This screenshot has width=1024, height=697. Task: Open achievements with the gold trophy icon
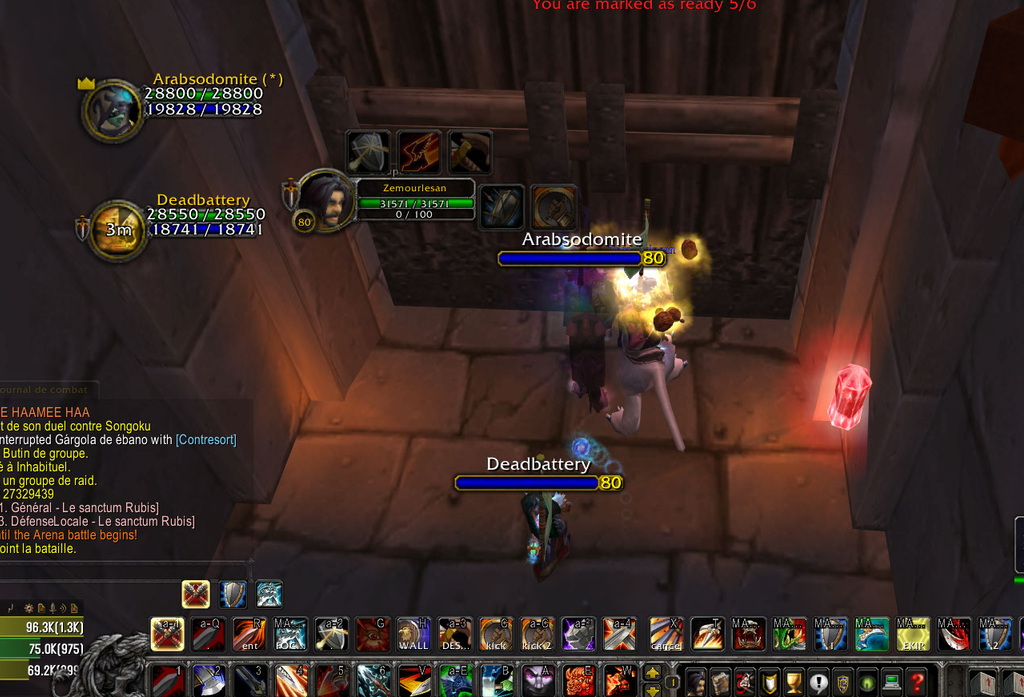[x=794, y=682]
